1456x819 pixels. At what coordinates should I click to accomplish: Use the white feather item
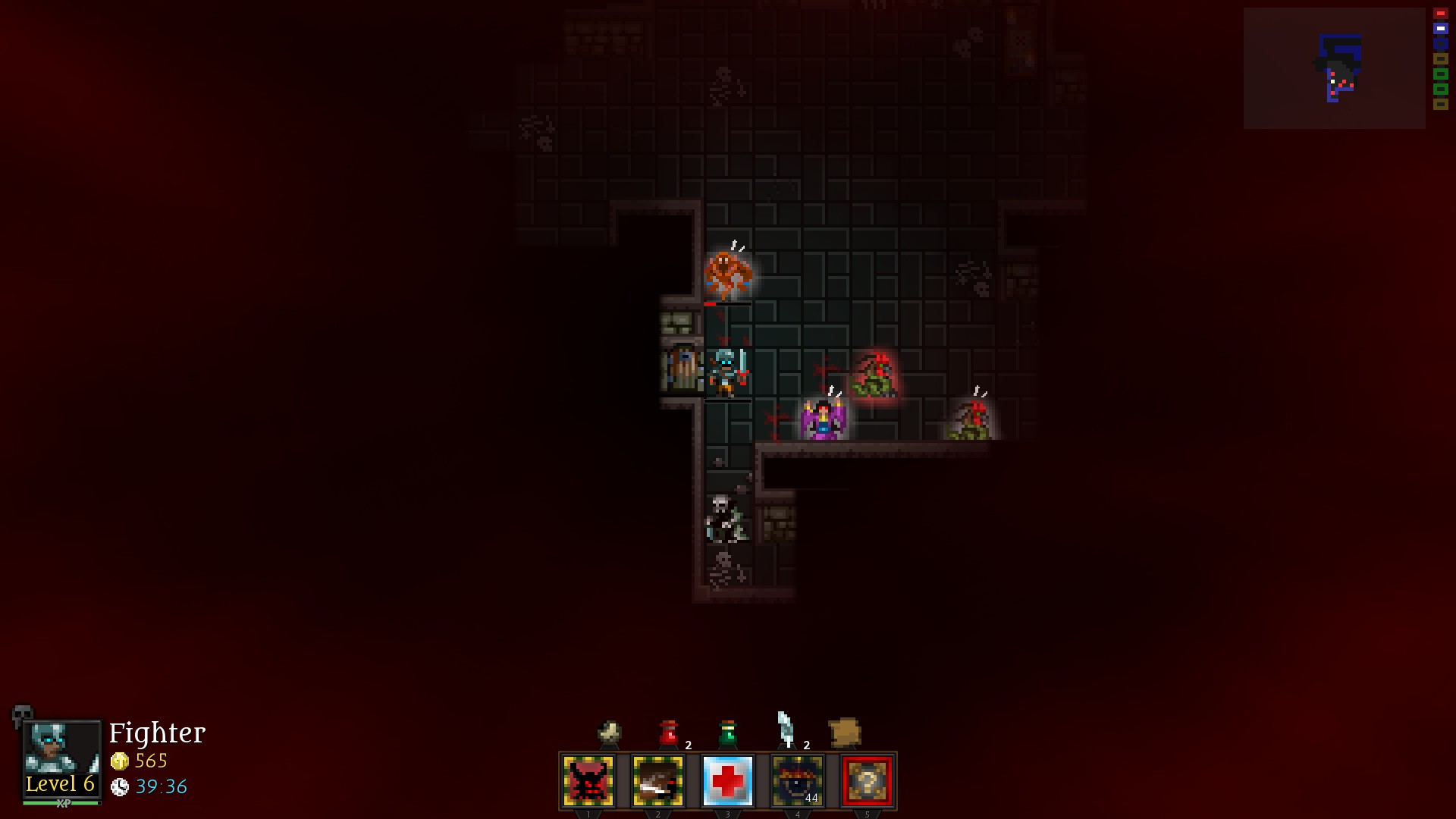coord(786,728)
